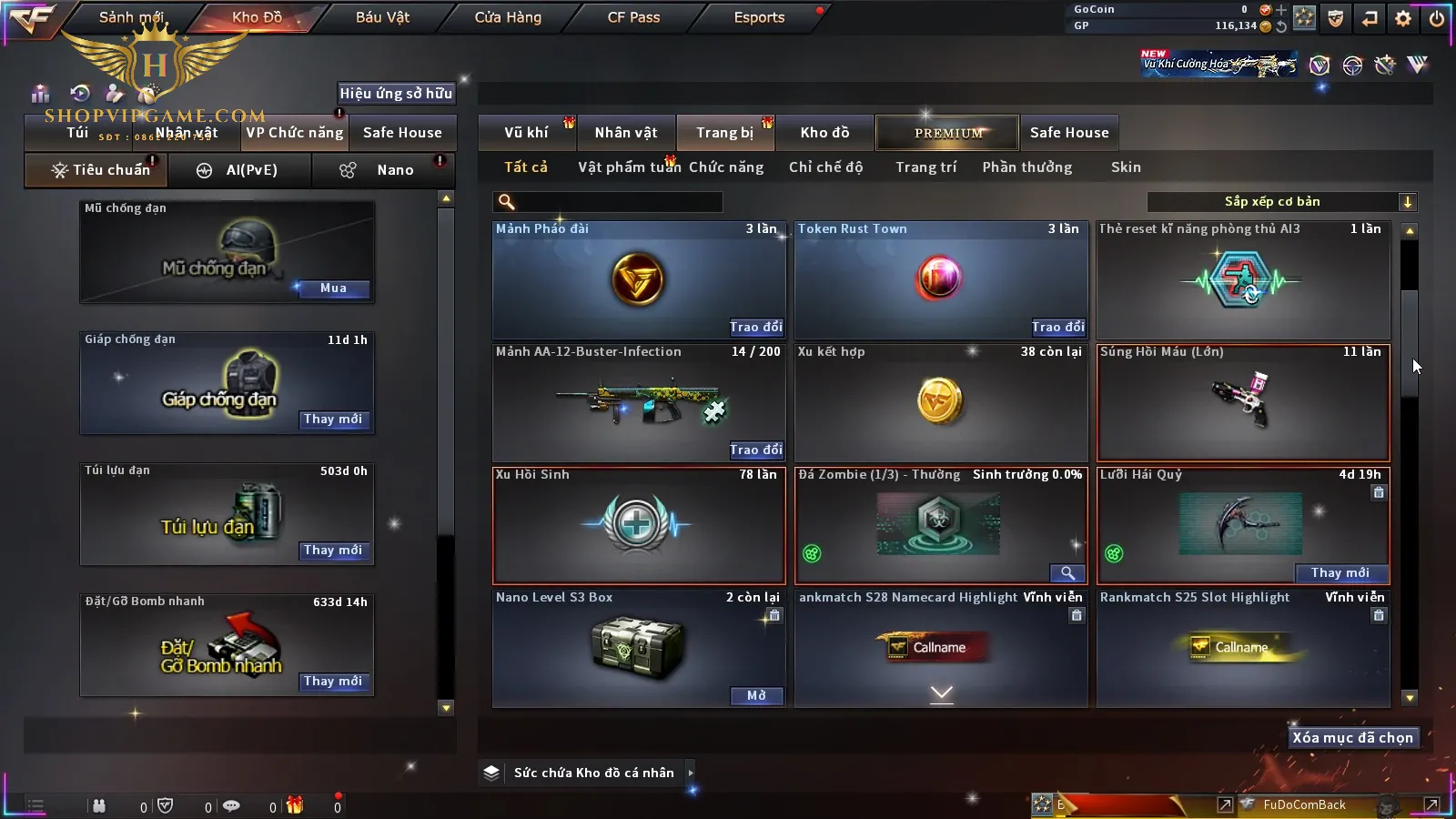Viewport: 1456px width, 819px height.
Task: Open the gear settings icon
Action: pyautogui.click(x=1403, y=18)
